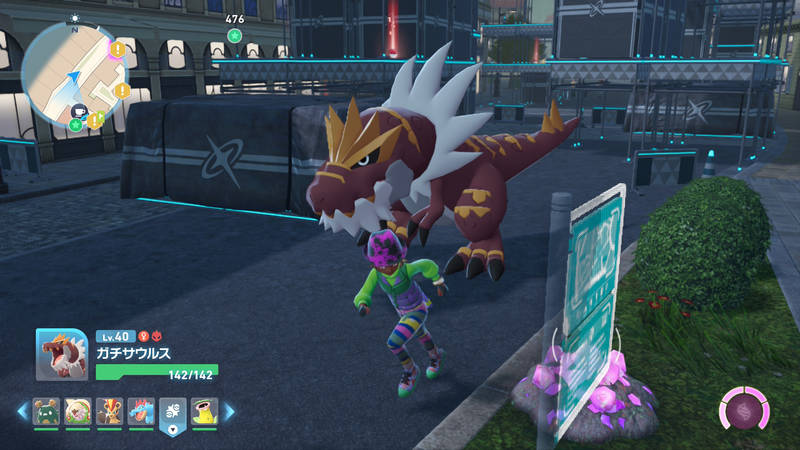Click the green star waypoint under 476

click(x=234, y=35)
